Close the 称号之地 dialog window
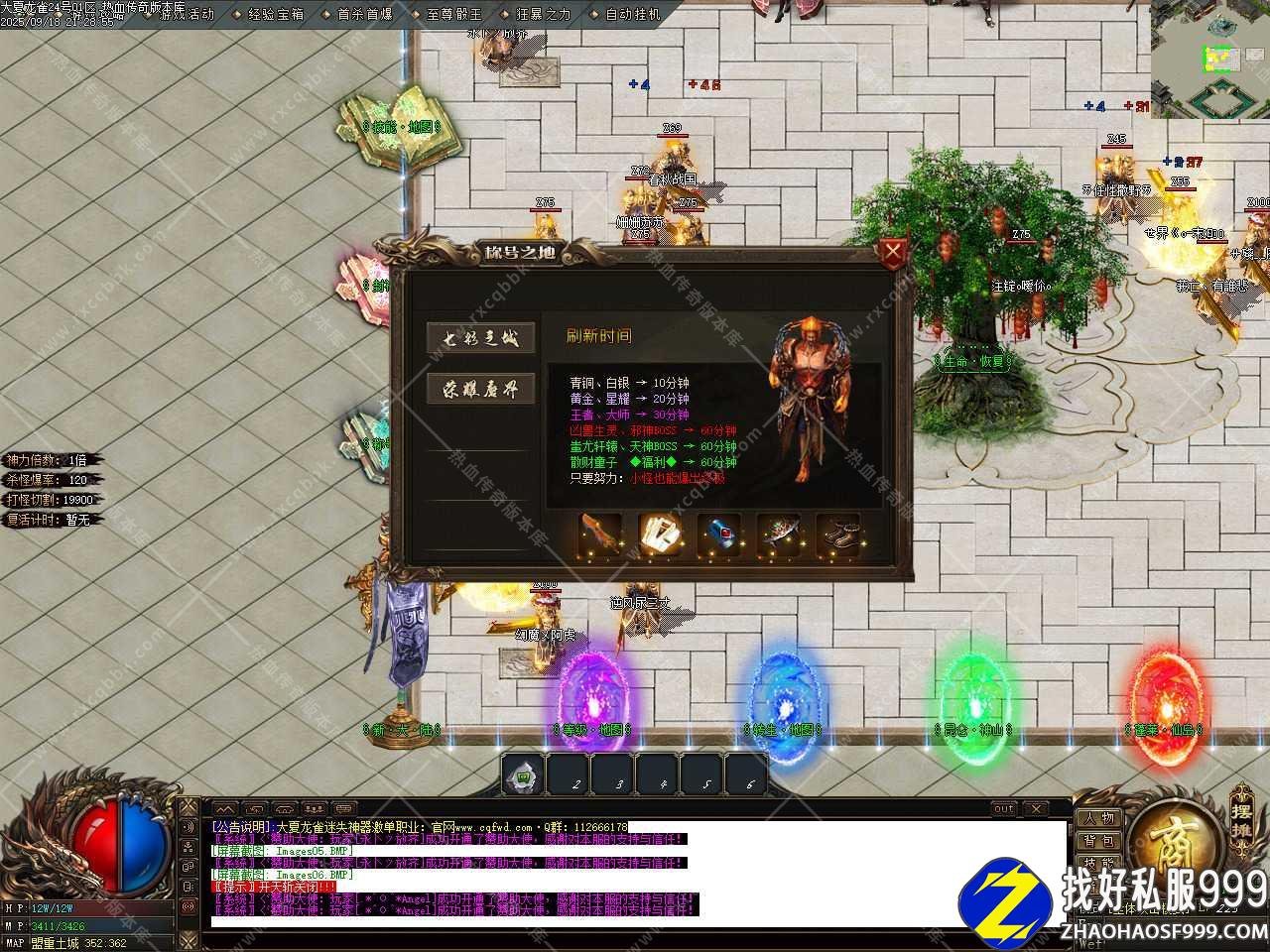 coord(893,253)
